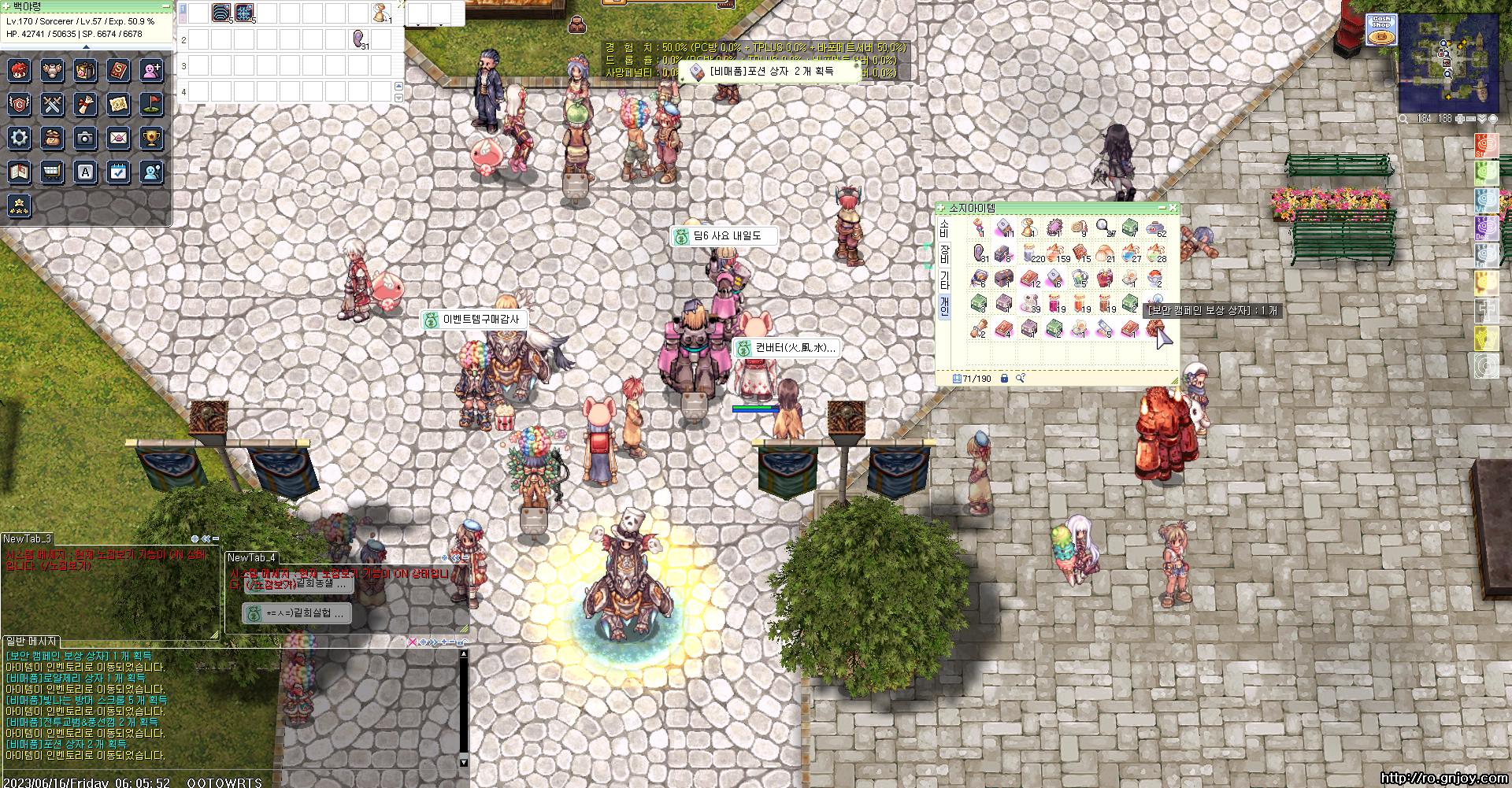Open the settings gear menu icon
Screen dimensions: 1512x788
click(x=19, y=138)
